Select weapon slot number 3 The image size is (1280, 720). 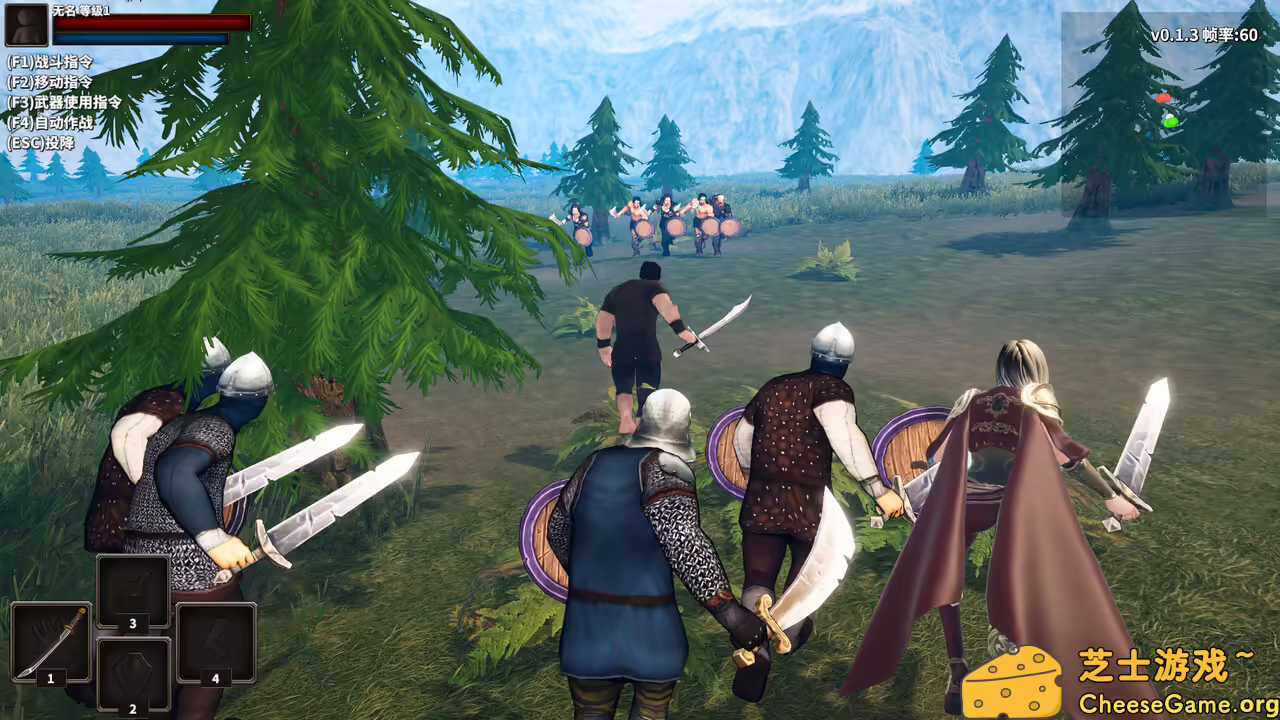coord(133,592)
